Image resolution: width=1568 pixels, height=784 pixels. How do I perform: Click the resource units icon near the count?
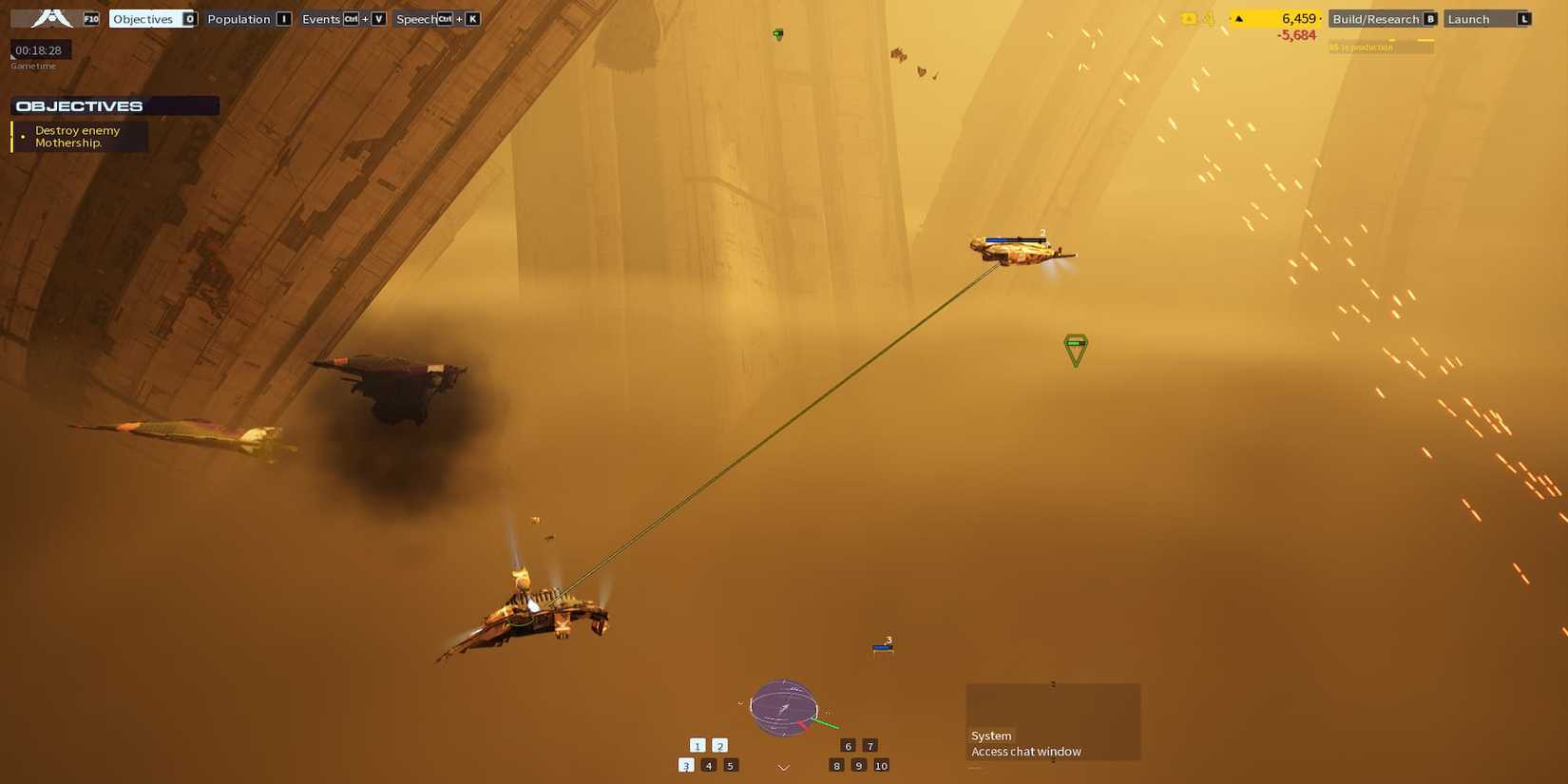(x=1187, y=17)
